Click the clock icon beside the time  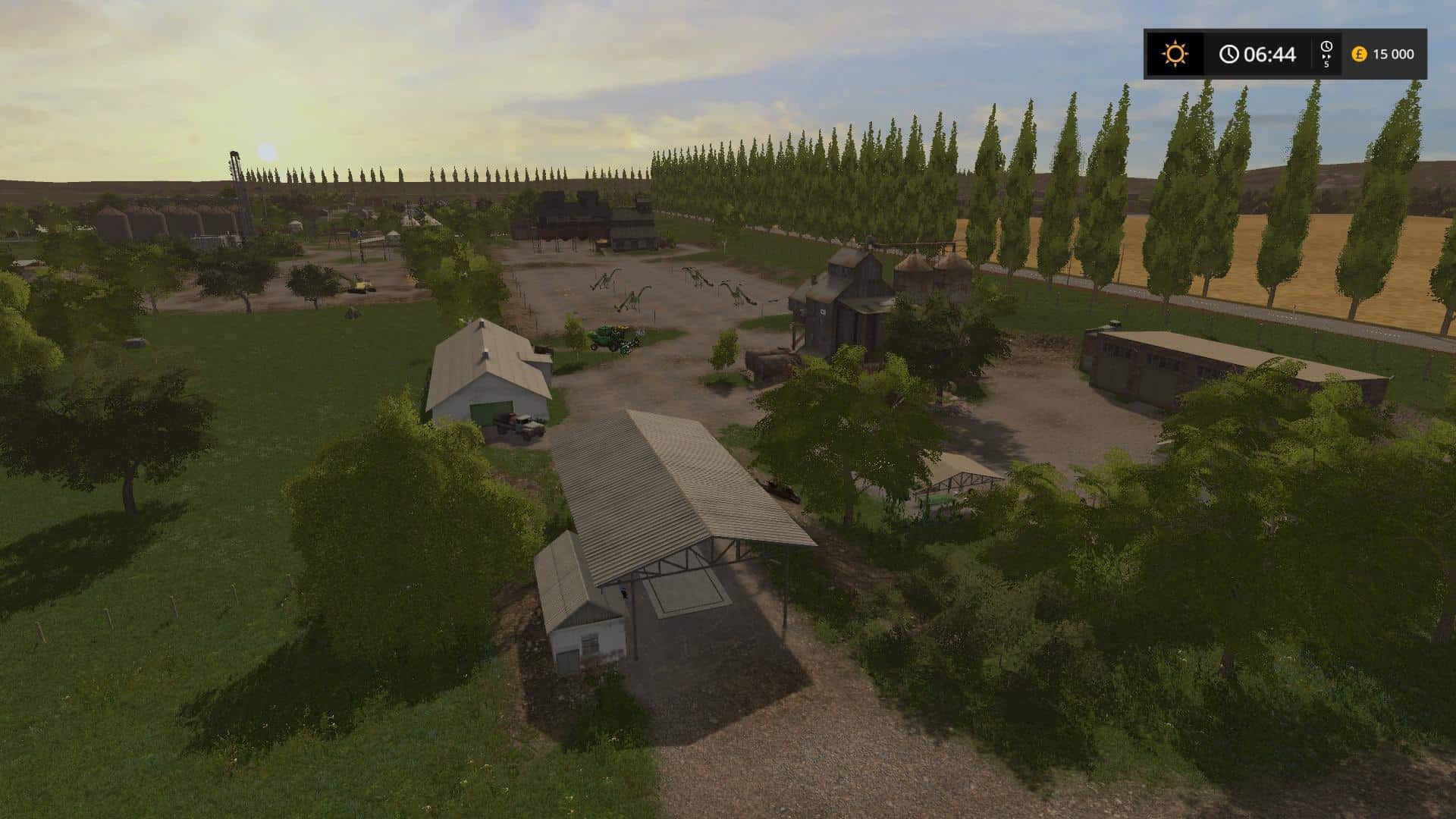pos(1228,52)
